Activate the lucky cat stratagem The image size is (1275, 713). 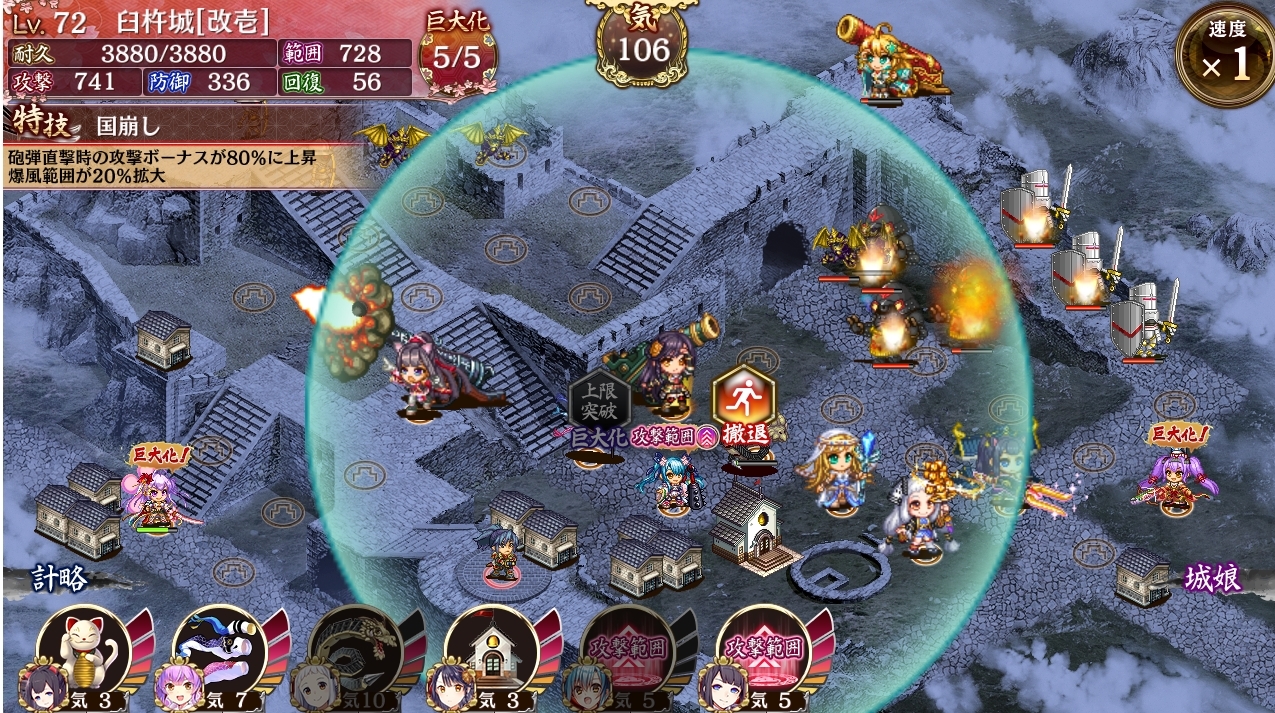(84, 651)
